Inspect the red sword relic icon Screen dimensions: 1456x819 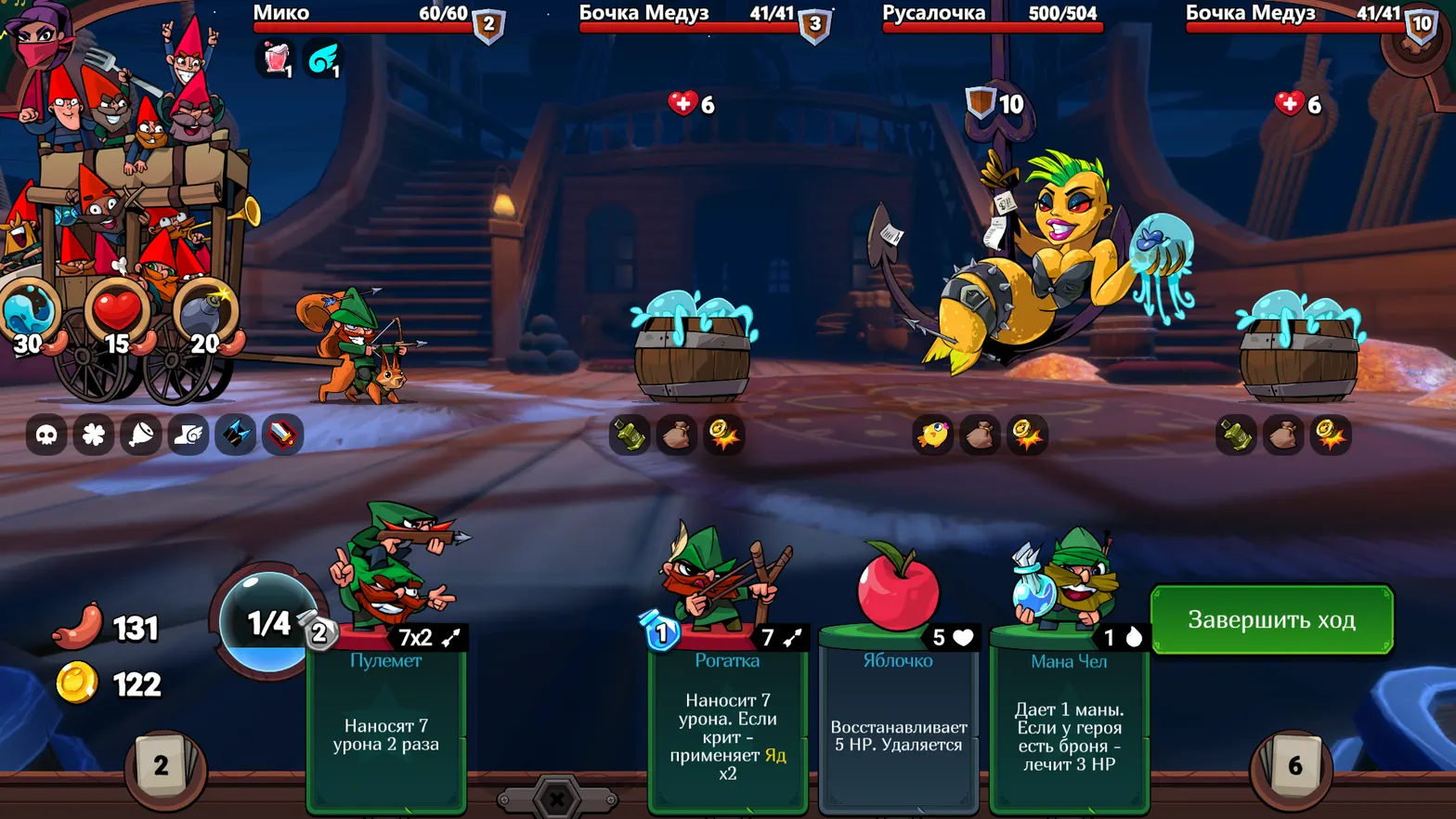pyautogui.click(x=283, y=435)
